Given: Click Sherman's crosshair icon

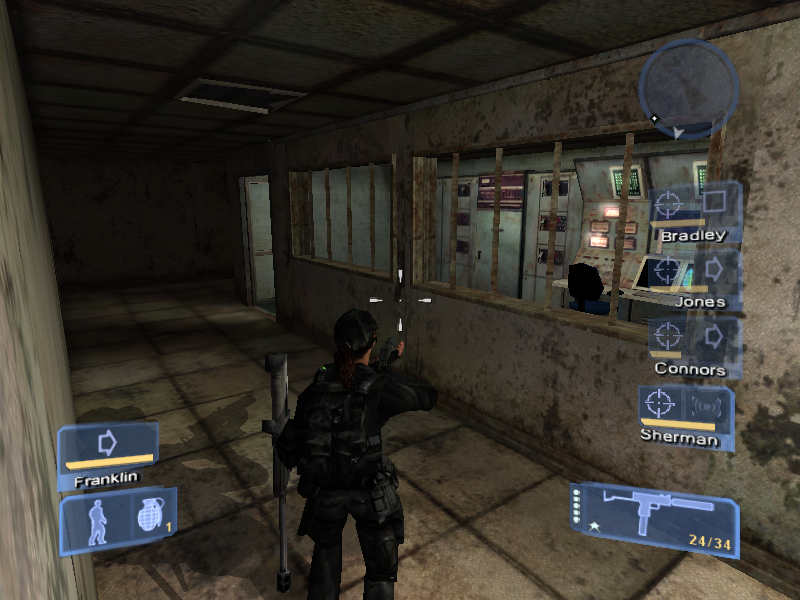Looking at the screenshot, I should [x=658, y=404].
